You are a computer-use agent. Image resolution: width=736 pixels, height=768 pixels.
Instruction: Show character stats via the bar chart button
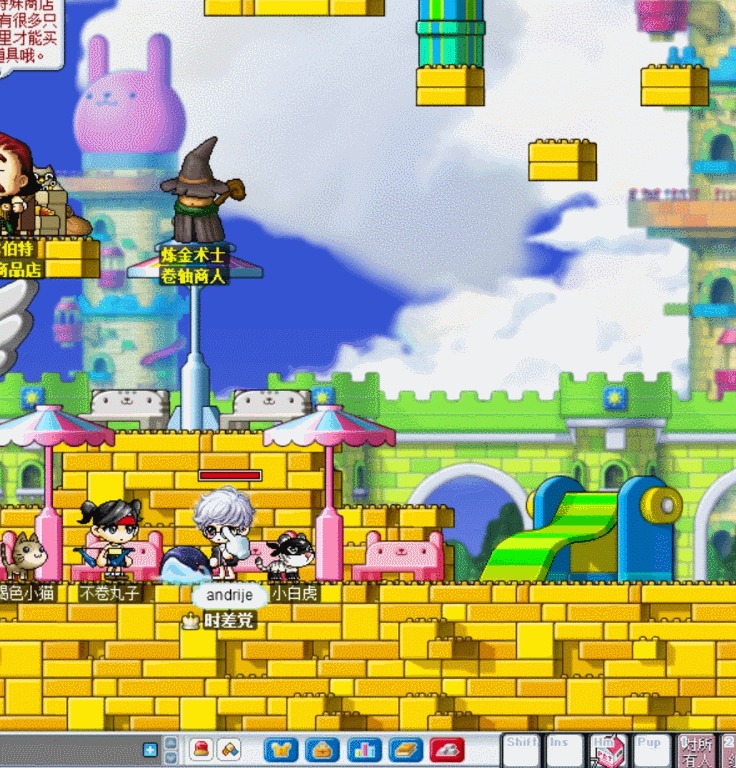tap(364, 749)
